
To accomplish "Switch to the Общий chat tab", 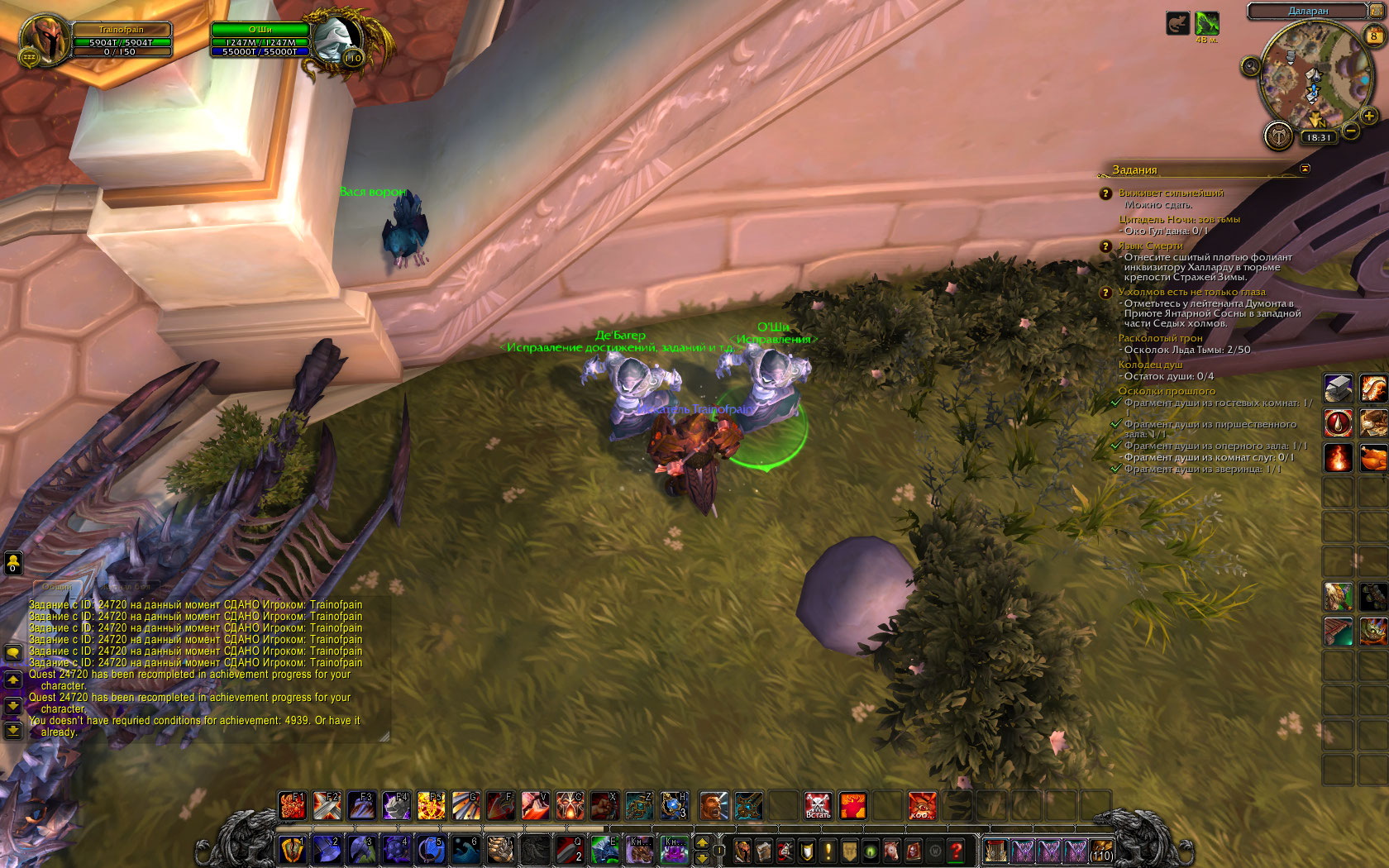I will click(x=58, y=586).
